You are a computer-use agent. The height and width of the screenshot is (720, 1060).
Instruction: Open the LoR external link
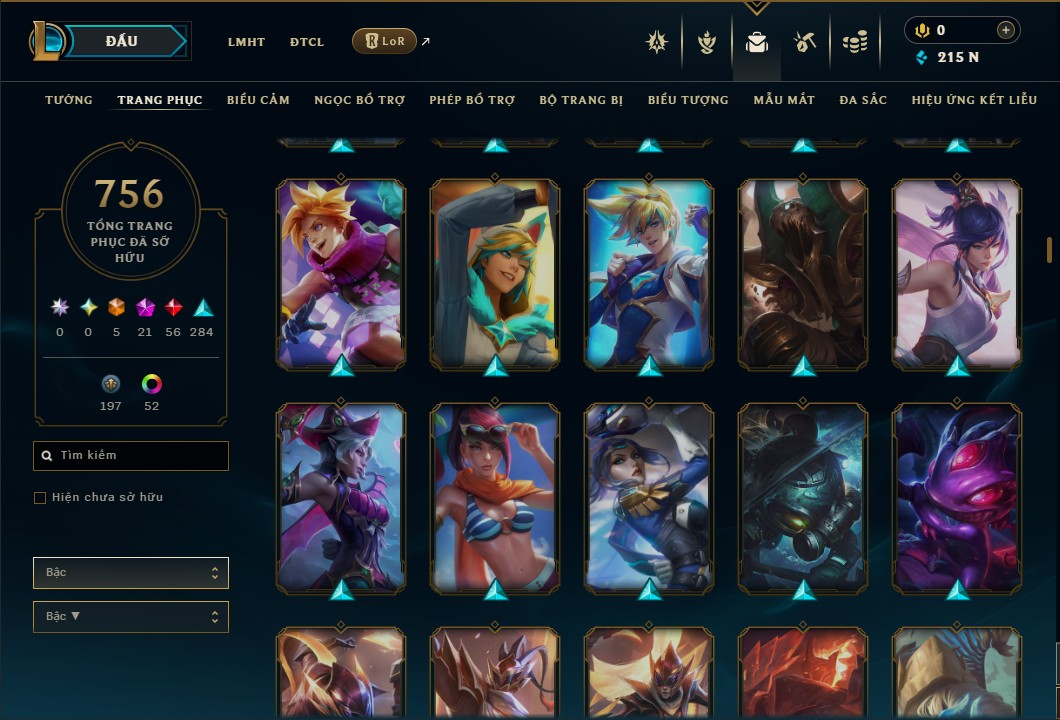click(x=385, y=41)
